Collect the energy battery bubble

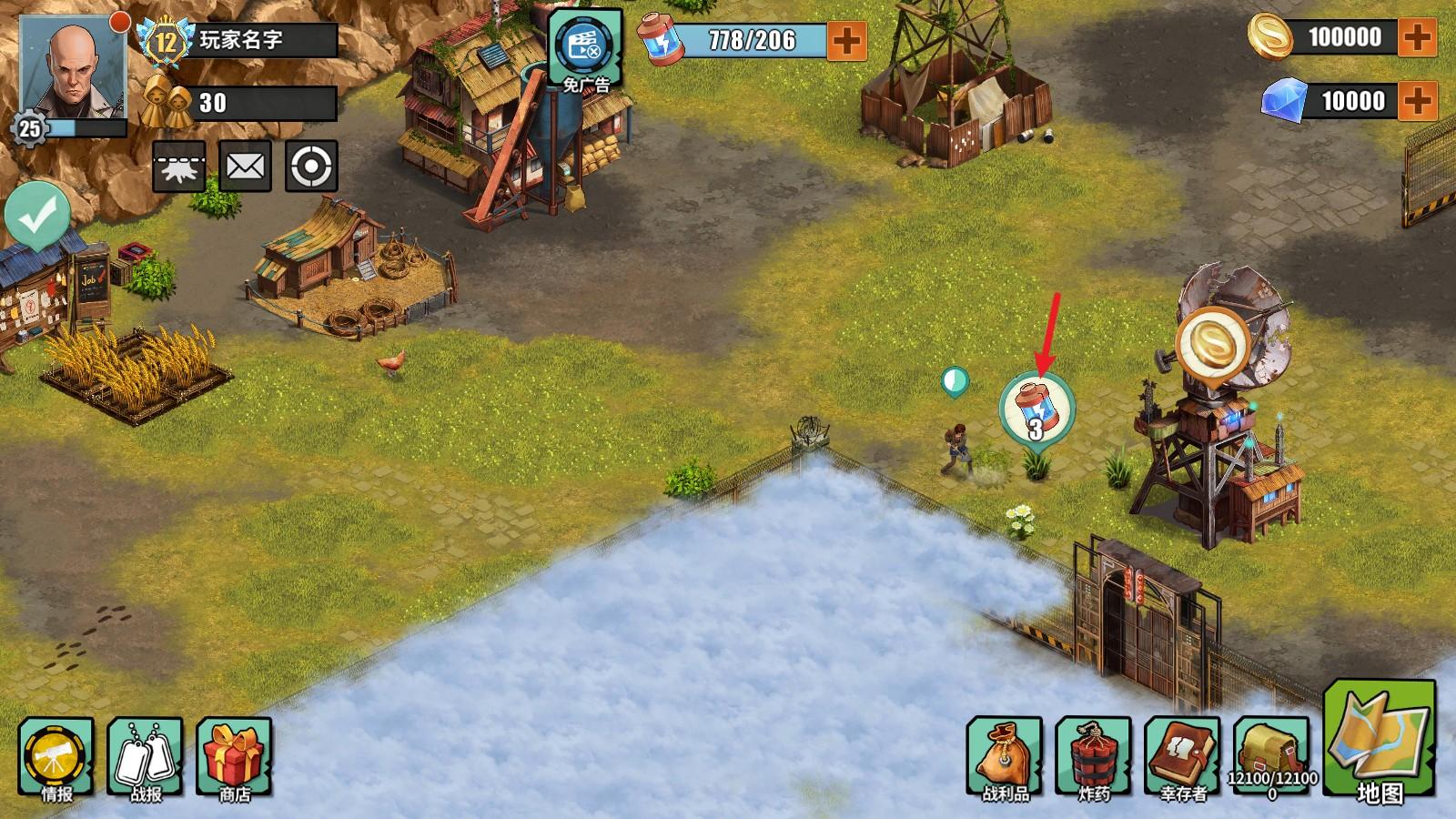(x=1036, y=409)
